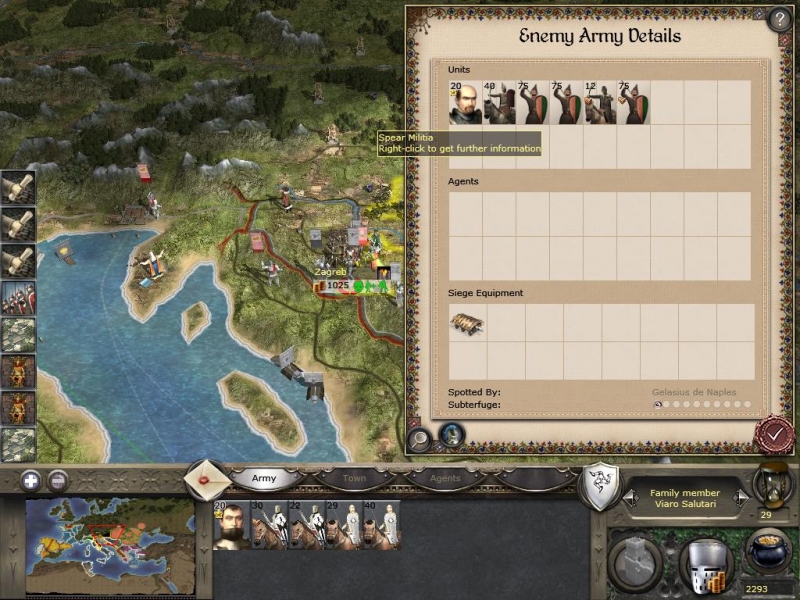Switch to the Town tab

point(354,478)
